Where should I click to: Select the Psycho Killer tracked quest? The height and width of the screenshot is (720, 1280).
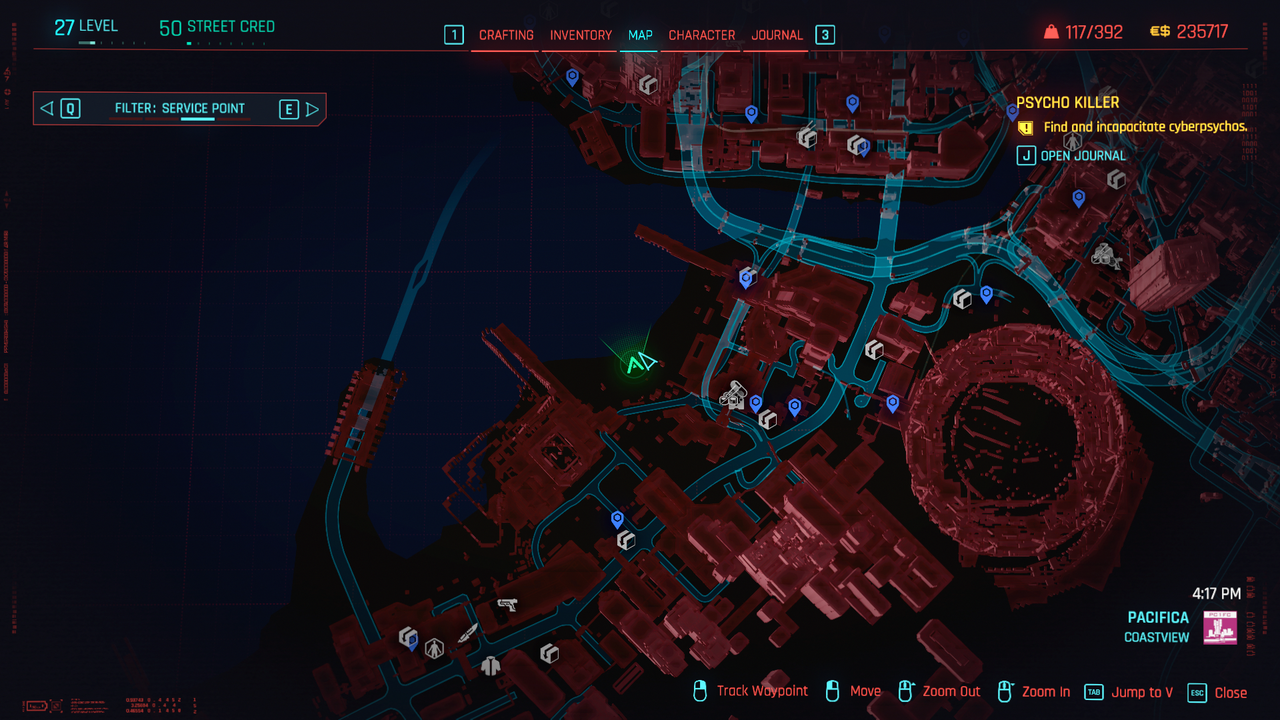[1068, 102]
